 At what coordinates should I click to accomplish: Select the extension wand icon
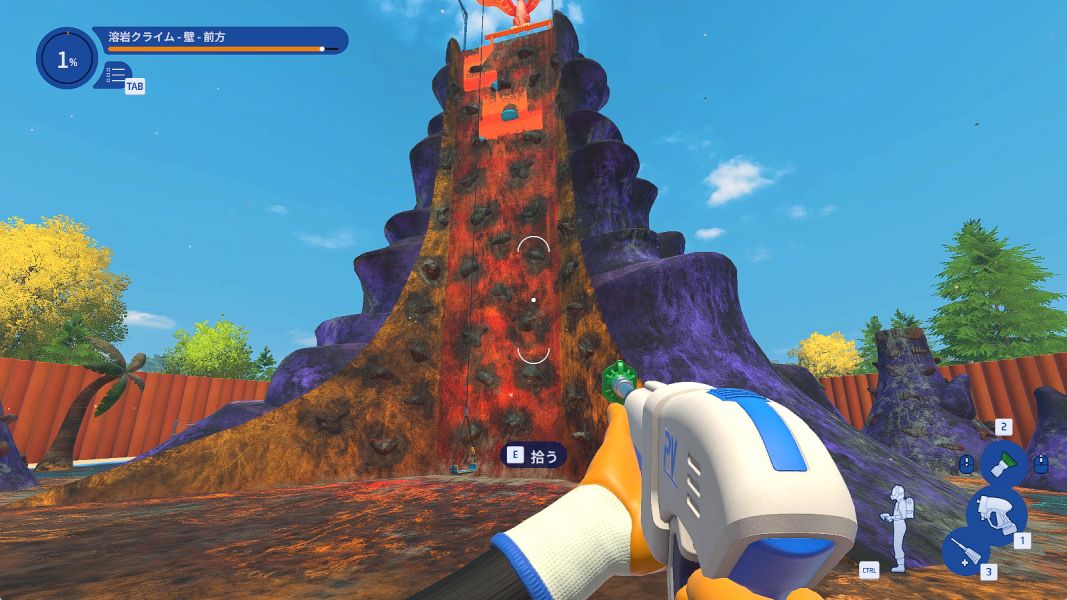click(965, 551)
